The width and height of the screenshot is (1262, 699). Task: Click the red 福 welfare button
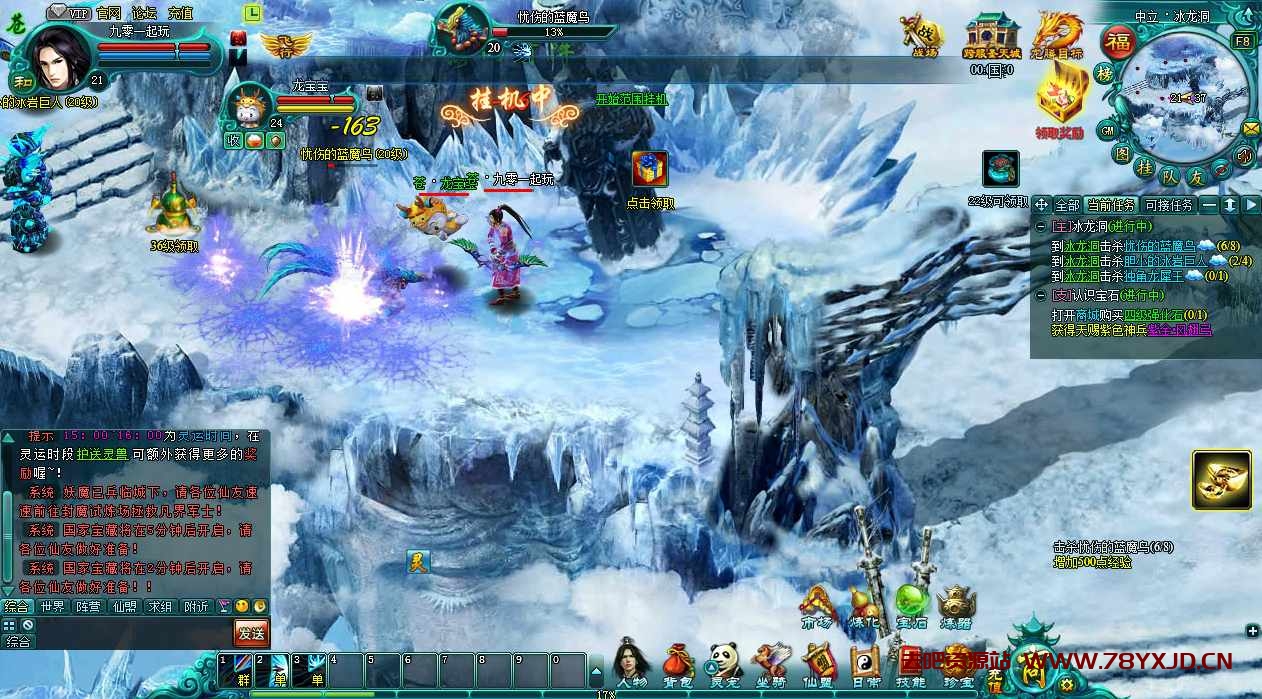[x=1116, y=43]
